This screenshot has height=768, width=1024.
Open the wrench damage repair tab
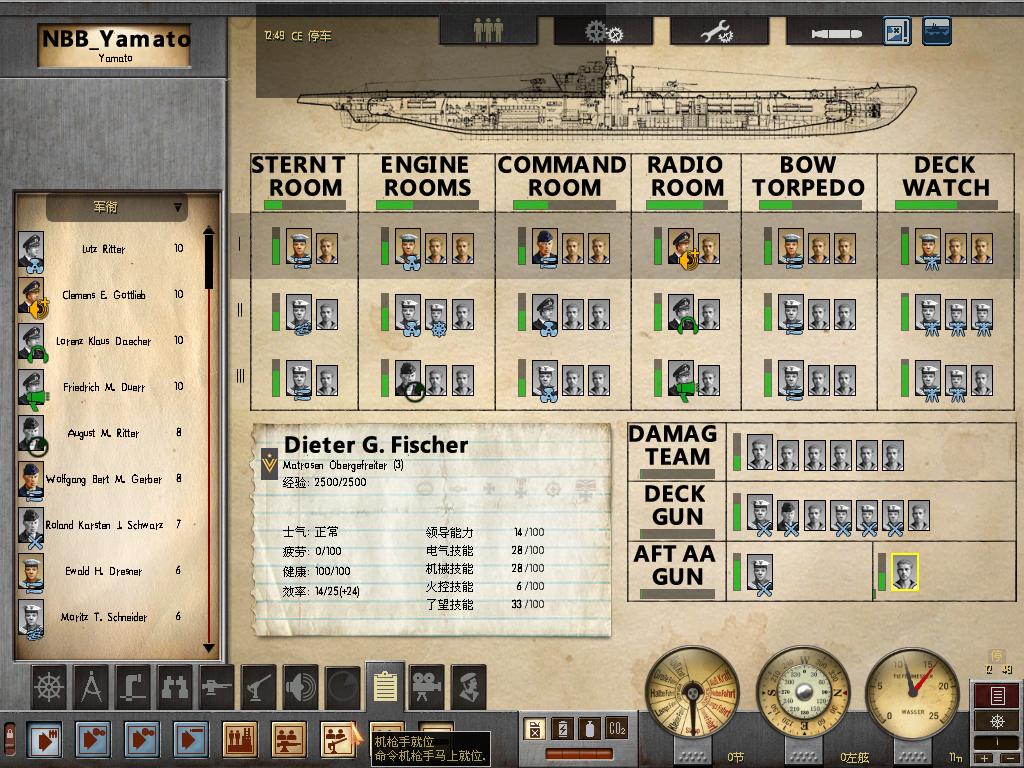pos(718,30)
